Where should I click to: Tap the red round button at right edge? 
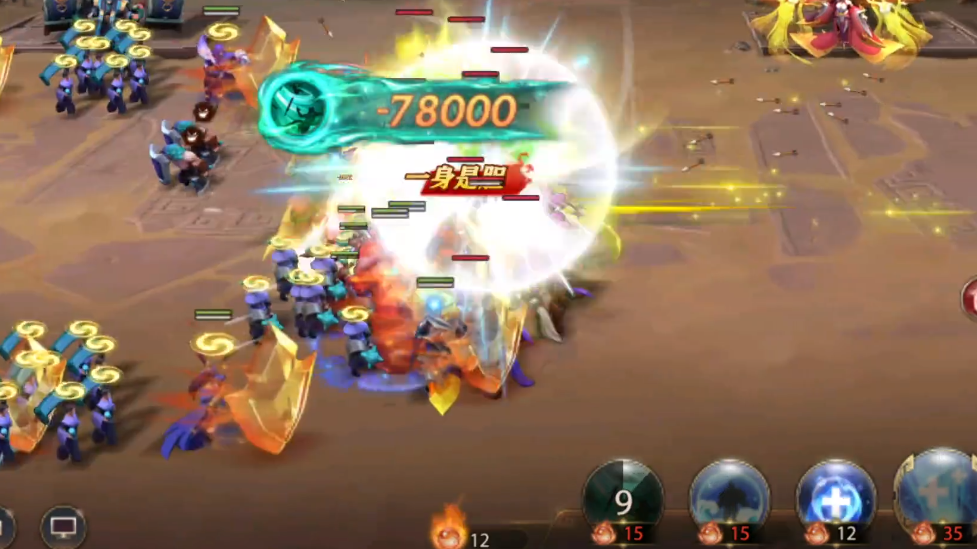970,298
